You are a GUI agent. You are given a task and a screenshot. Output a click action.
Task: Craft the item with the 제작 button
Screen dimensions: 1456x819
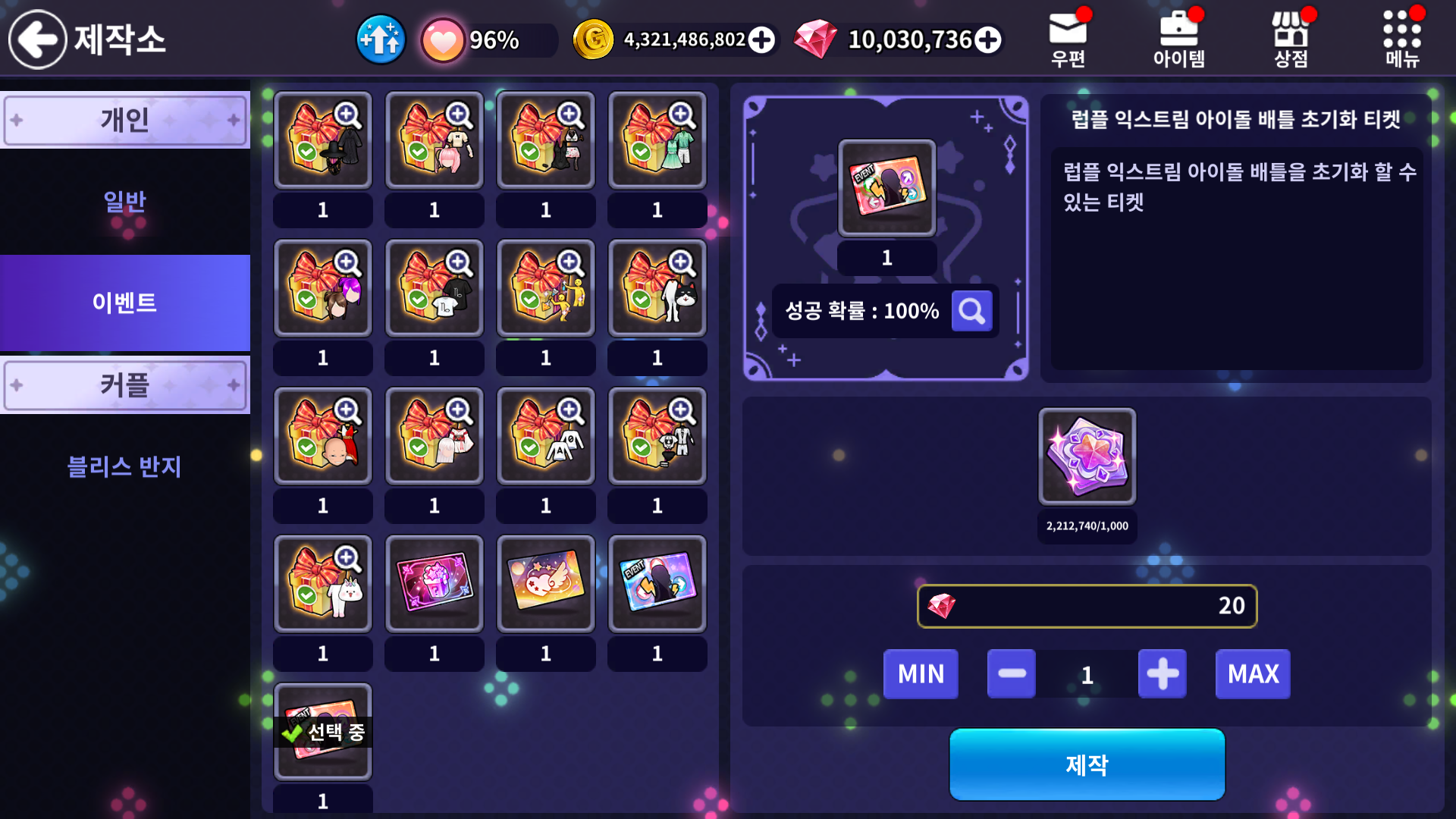pos(1087,764)
